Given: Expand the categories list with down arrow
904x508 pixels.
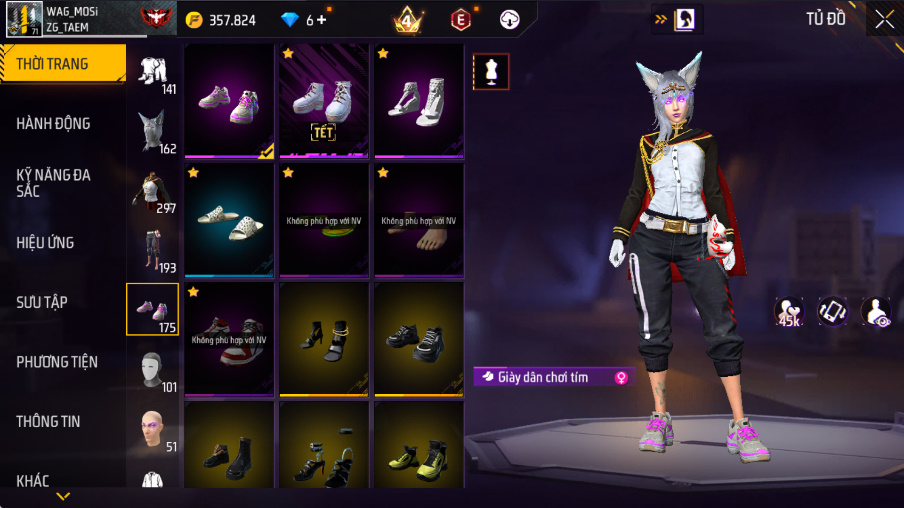Looking at the screenshot, I should point(63,495).
